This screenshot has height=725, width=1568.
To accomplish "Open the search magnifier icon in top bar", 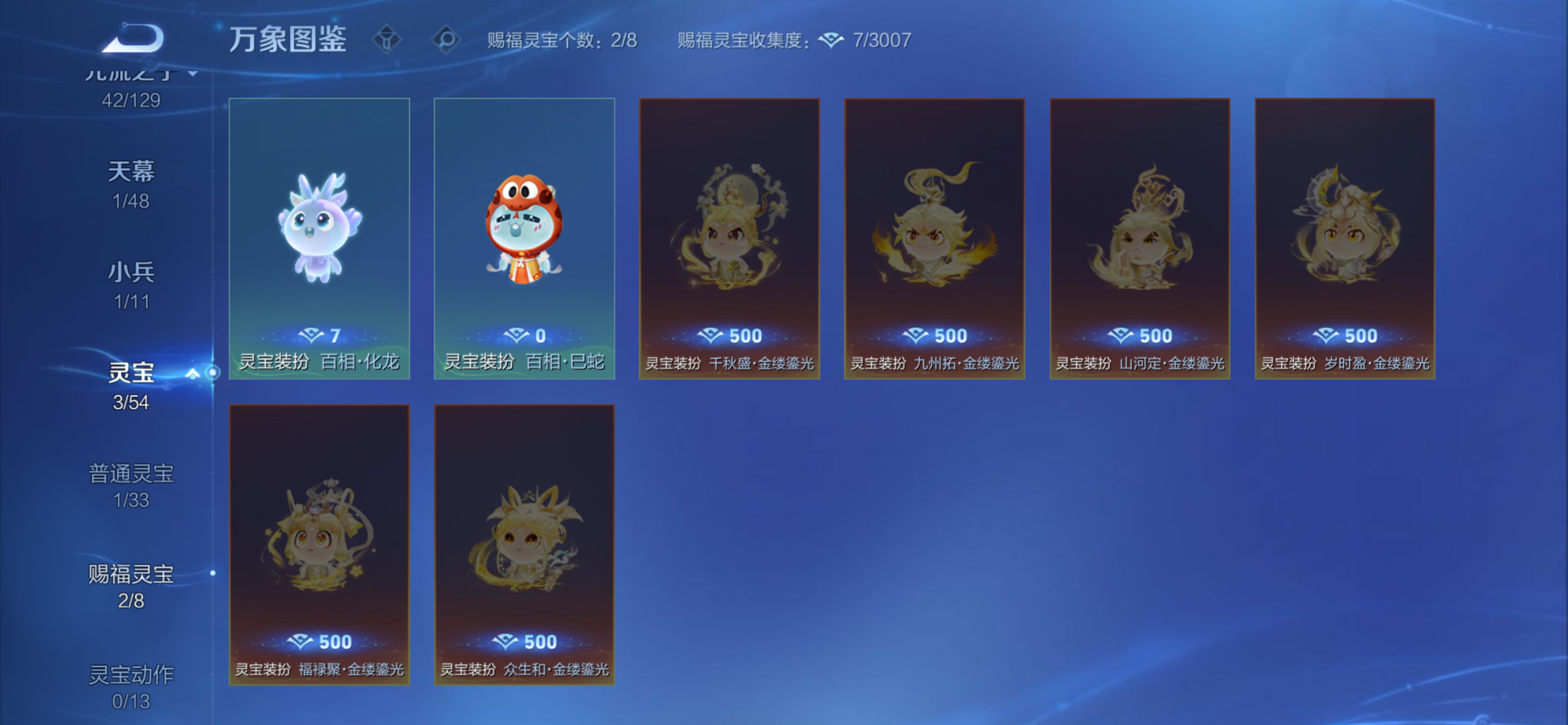I will [x=448, y=38].
